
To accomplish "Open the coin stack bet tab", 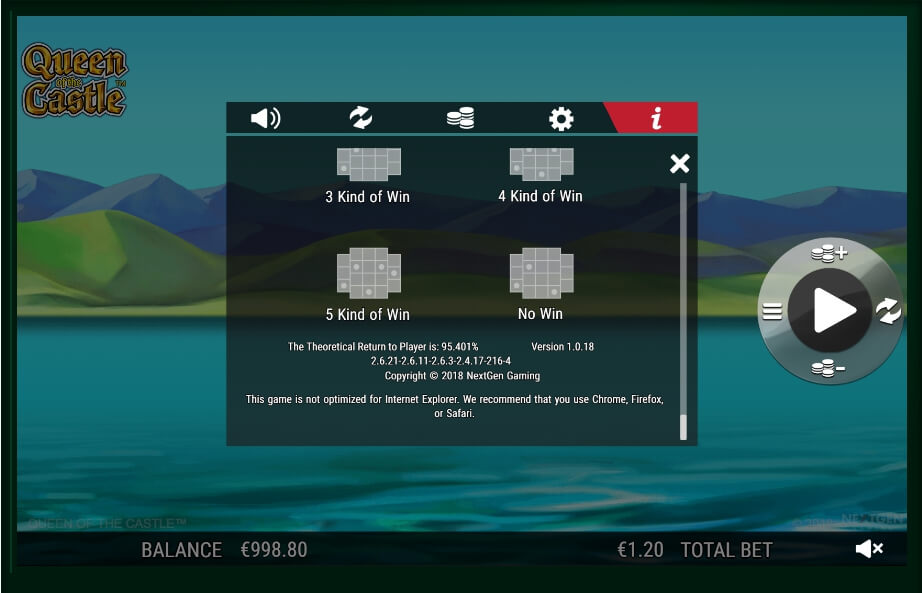I will coord(461,119).
